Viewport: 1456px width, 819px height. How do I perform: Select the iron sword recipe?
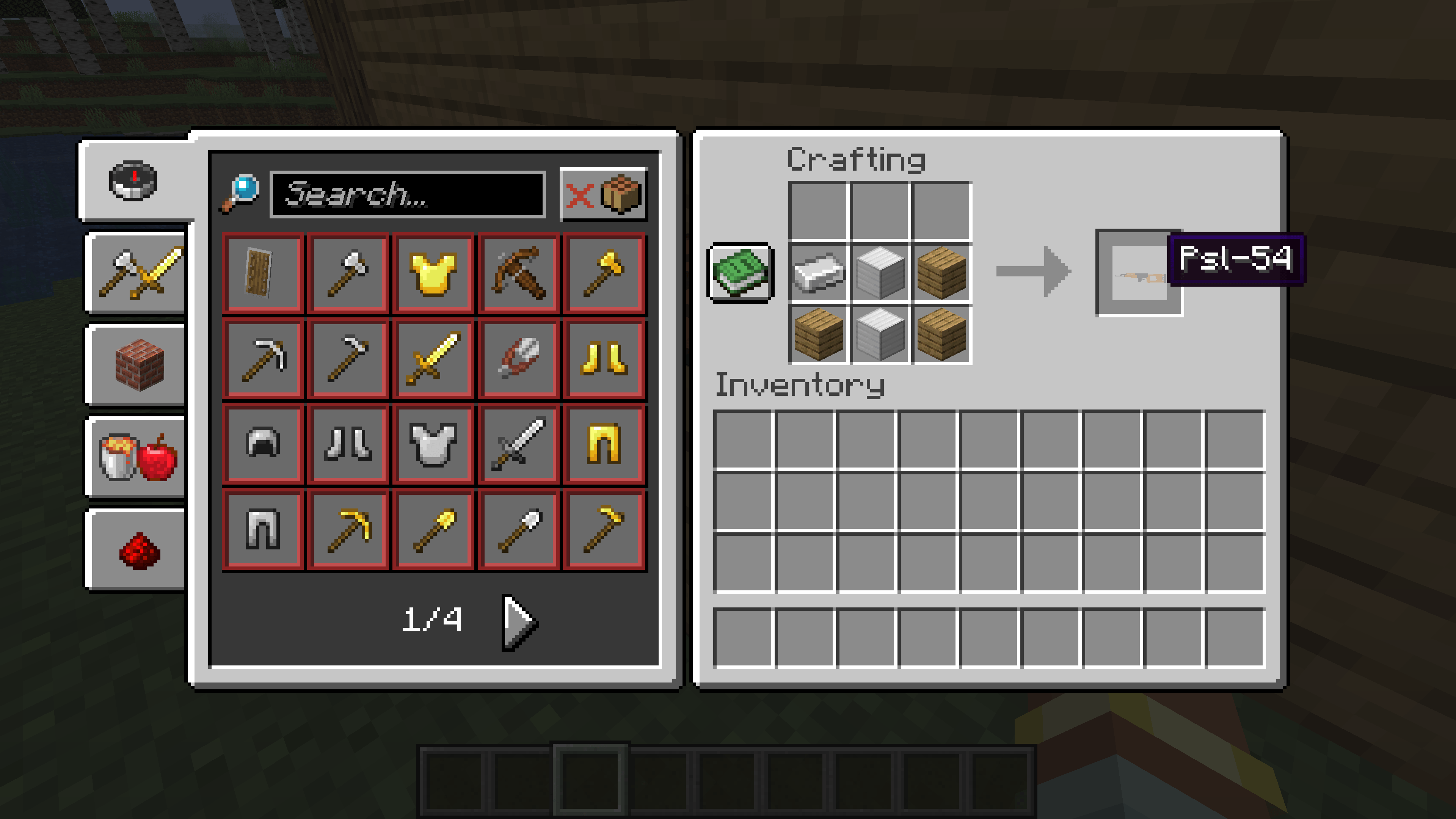click(x=517, y=444)
